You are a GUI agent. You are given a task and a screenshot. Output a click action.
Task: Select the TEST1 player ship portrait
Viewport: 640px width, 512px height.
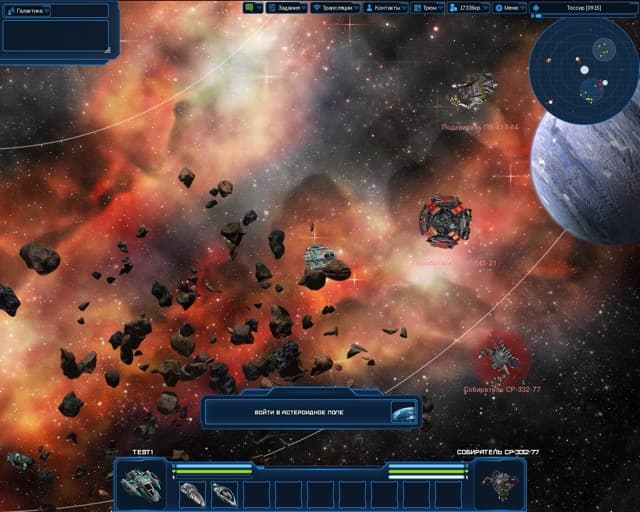[x=140, y=485]
